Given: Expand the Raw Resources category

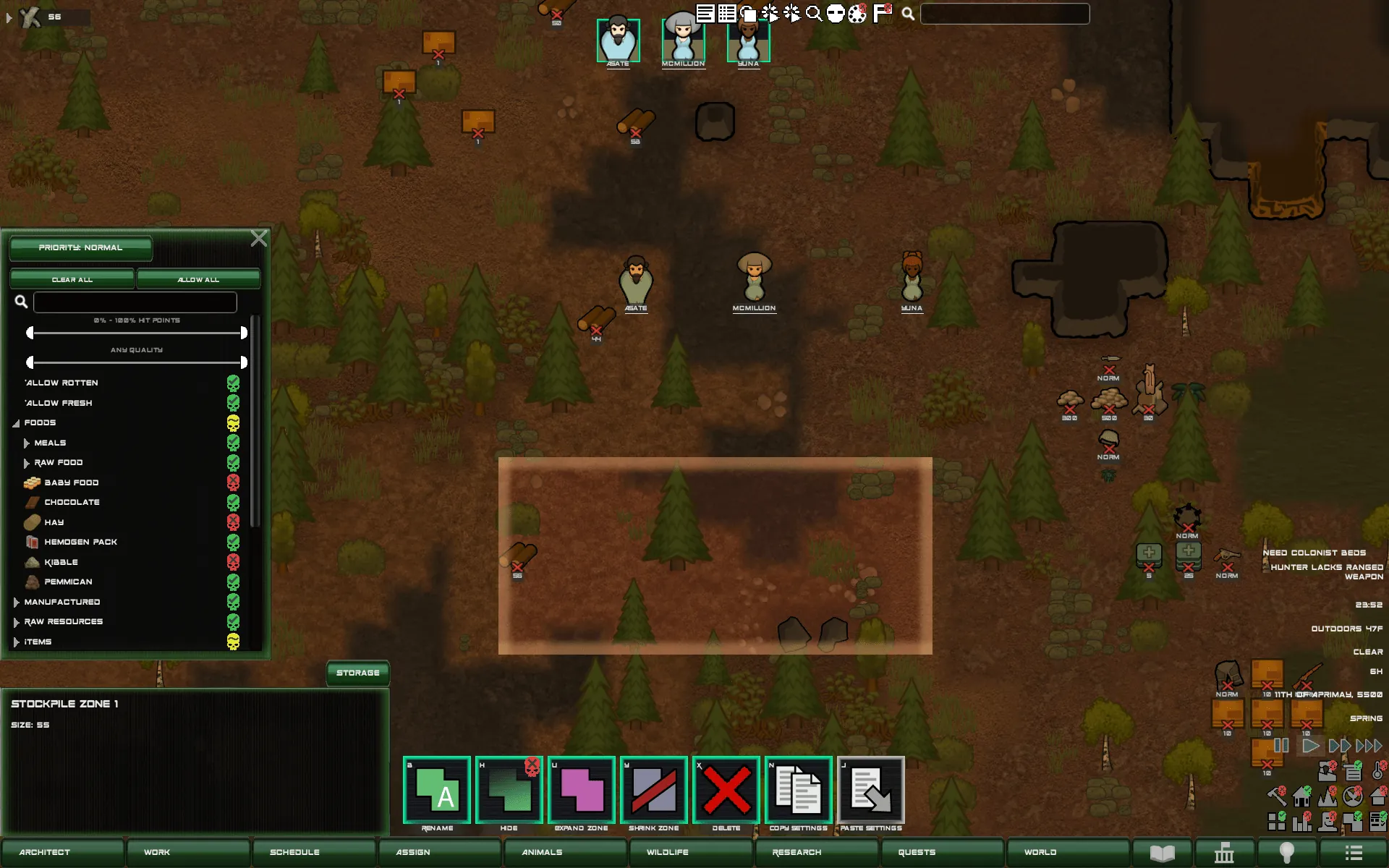Looking at the screenshot, I should click(x=17, y=622).
